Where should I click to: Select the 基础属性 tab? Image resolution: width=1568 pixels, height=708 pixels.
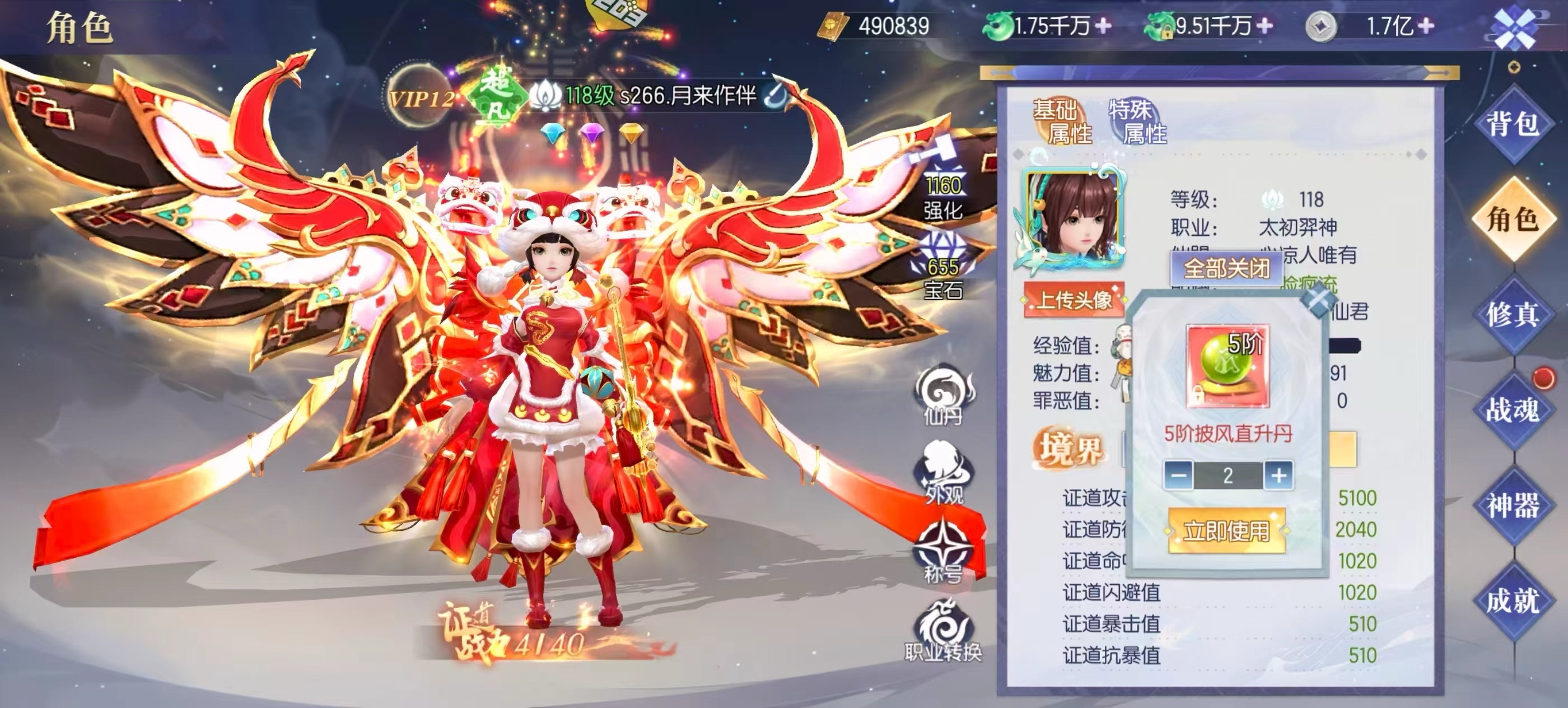click(1062, 121)
